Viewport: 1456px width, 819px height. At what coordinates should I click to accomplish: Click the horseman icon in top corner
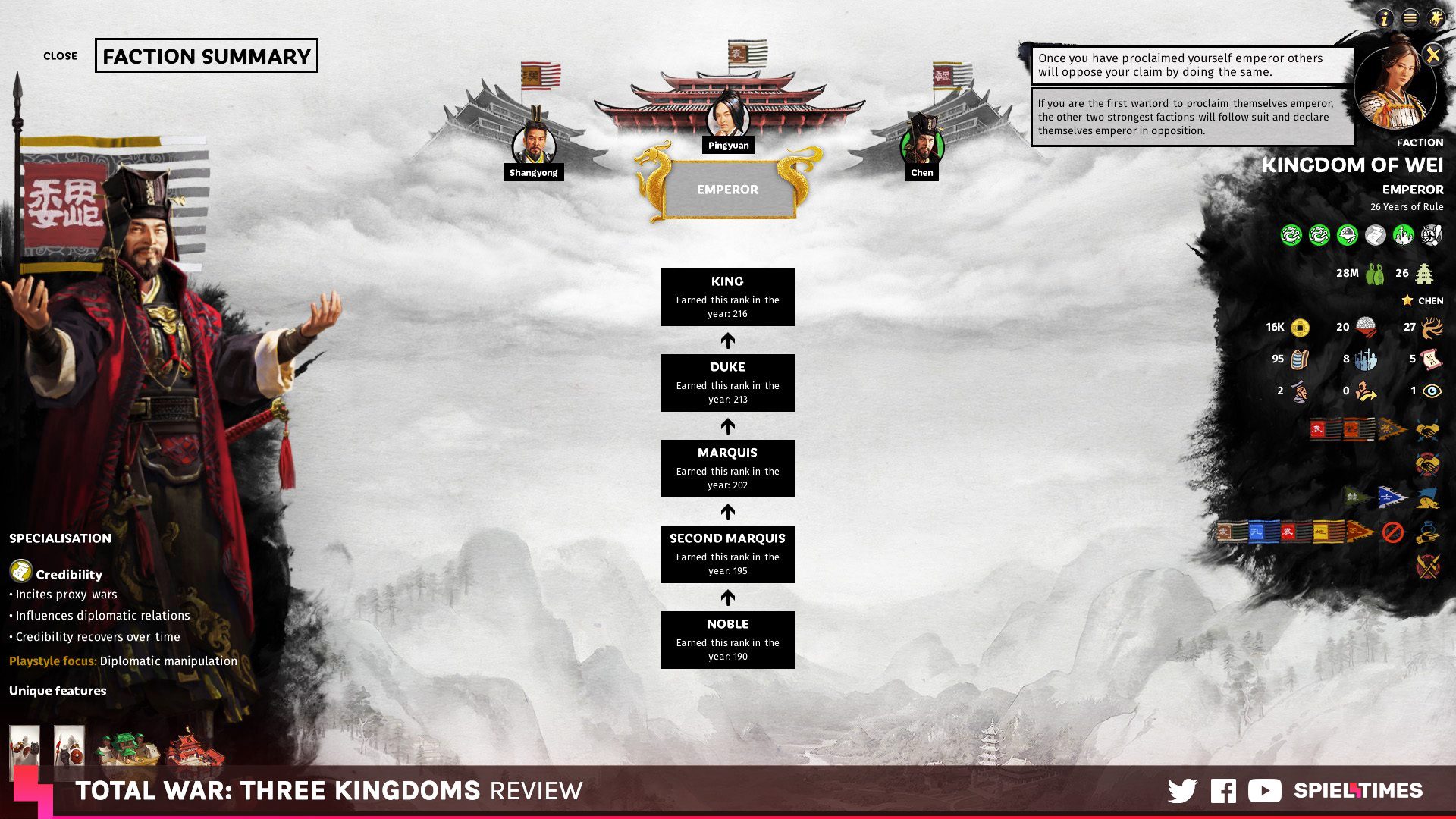click(x=1436, y=18)
